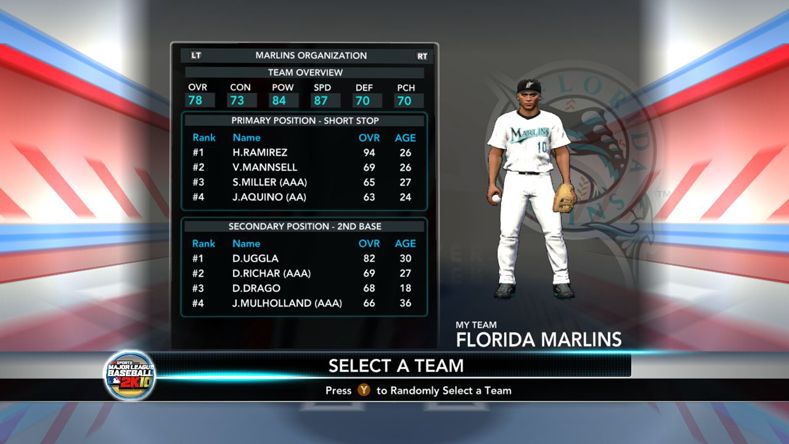789x444 pixels.
Task: Pick the D.Drago roster row
Action: click(x=304, y=288)
